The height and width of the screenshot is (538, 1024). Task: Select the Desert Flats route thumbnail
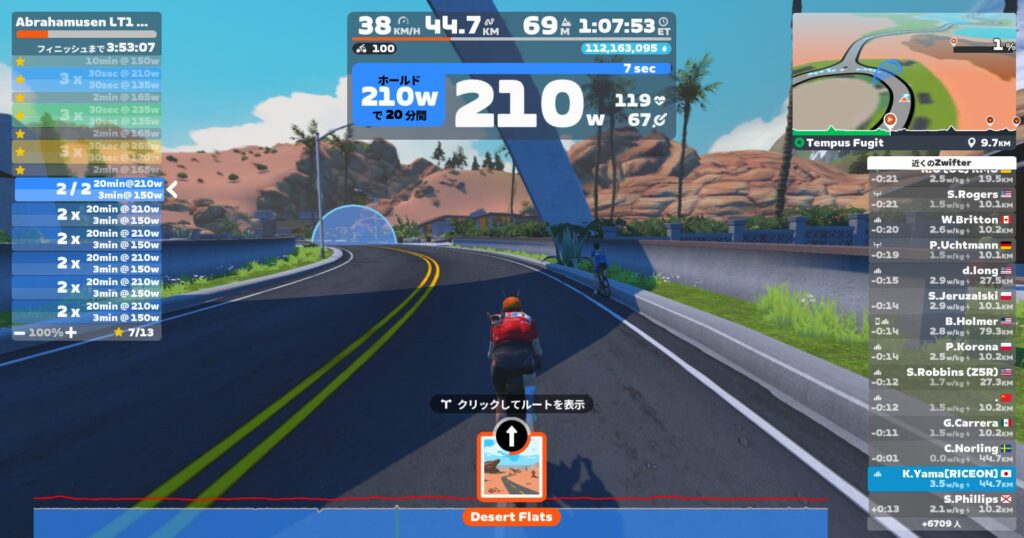click(x=511, y=467)
